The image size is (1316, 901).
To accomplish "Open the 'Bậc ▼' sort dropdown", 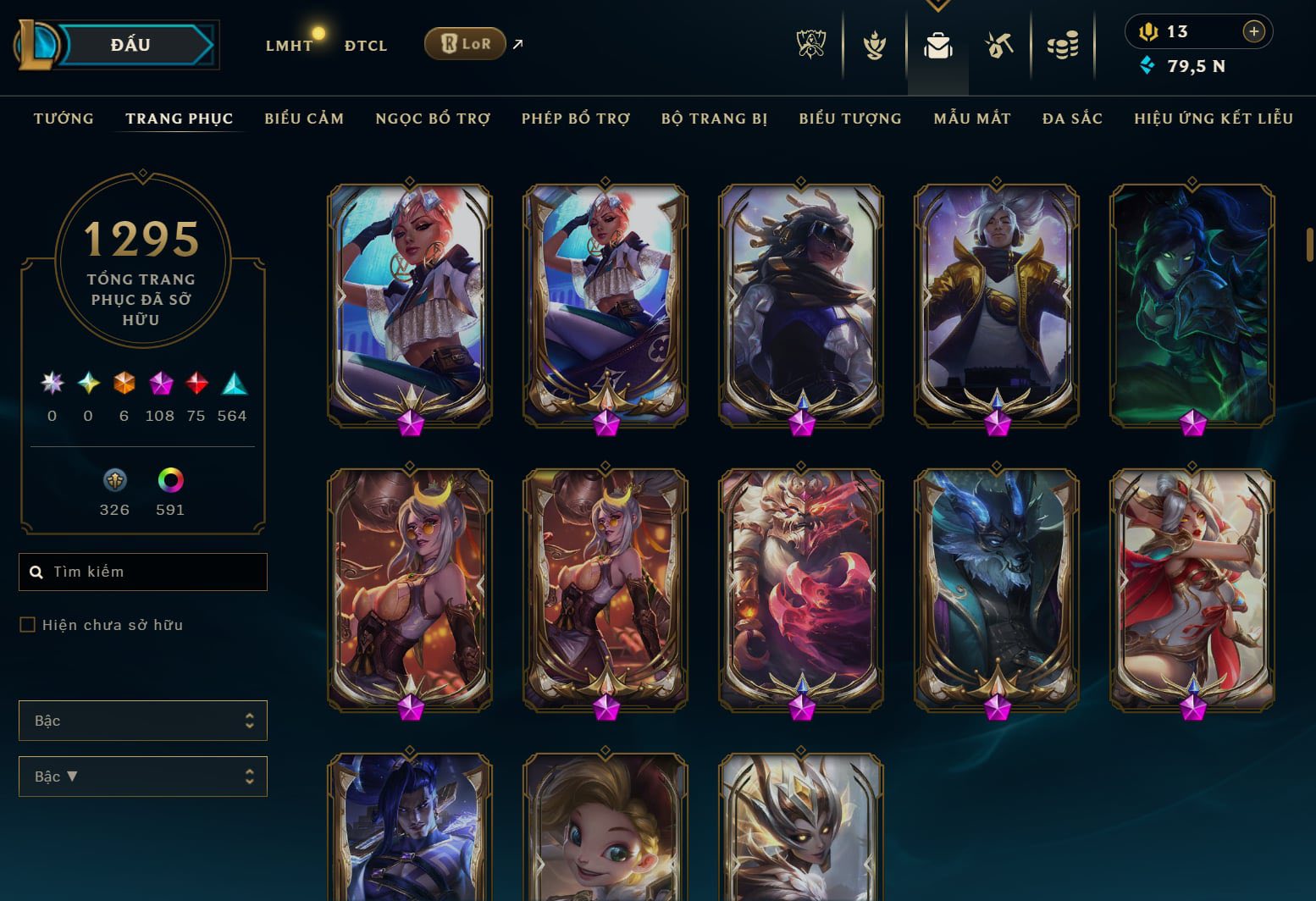I will (x=142, y=776).
